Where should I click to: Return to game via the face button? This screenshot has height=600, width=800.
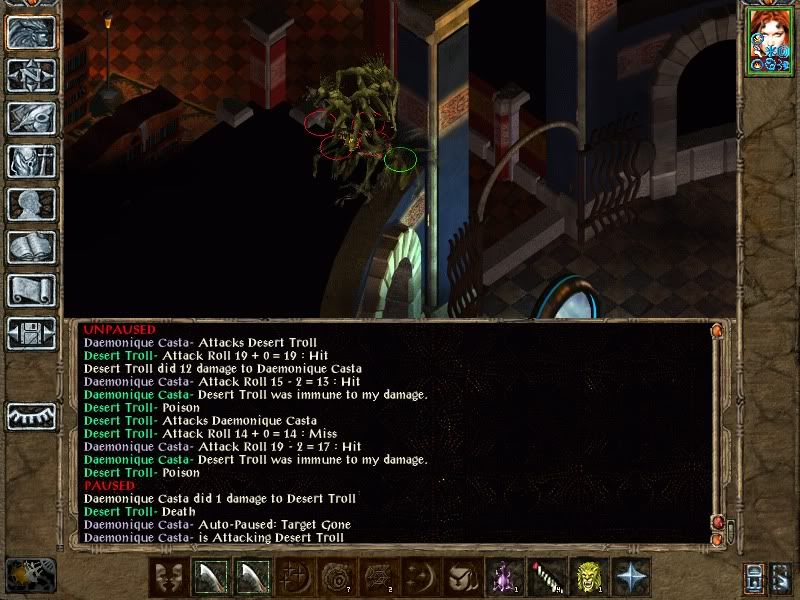coord(31,33)
